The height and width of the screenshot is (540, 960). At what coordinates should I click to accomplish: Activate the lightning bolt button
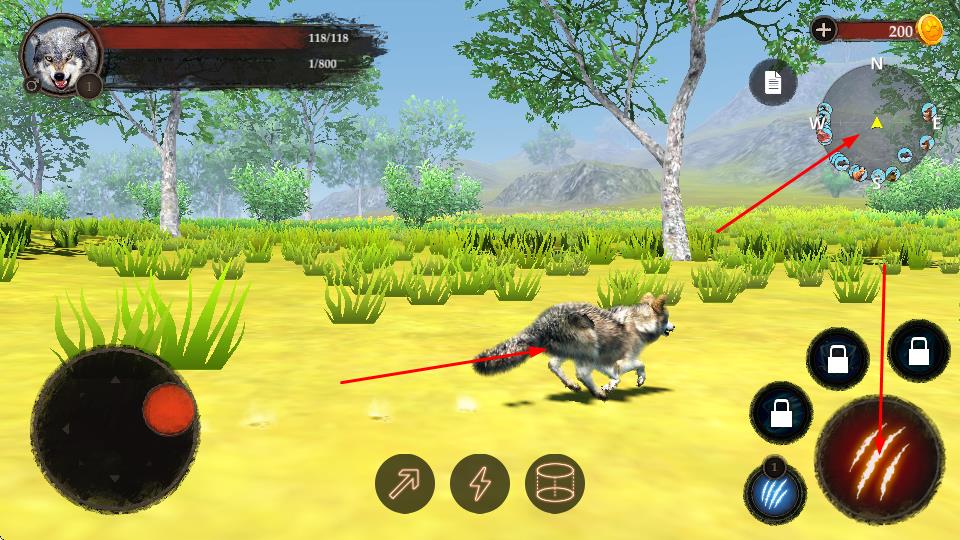tap(480, 484)
